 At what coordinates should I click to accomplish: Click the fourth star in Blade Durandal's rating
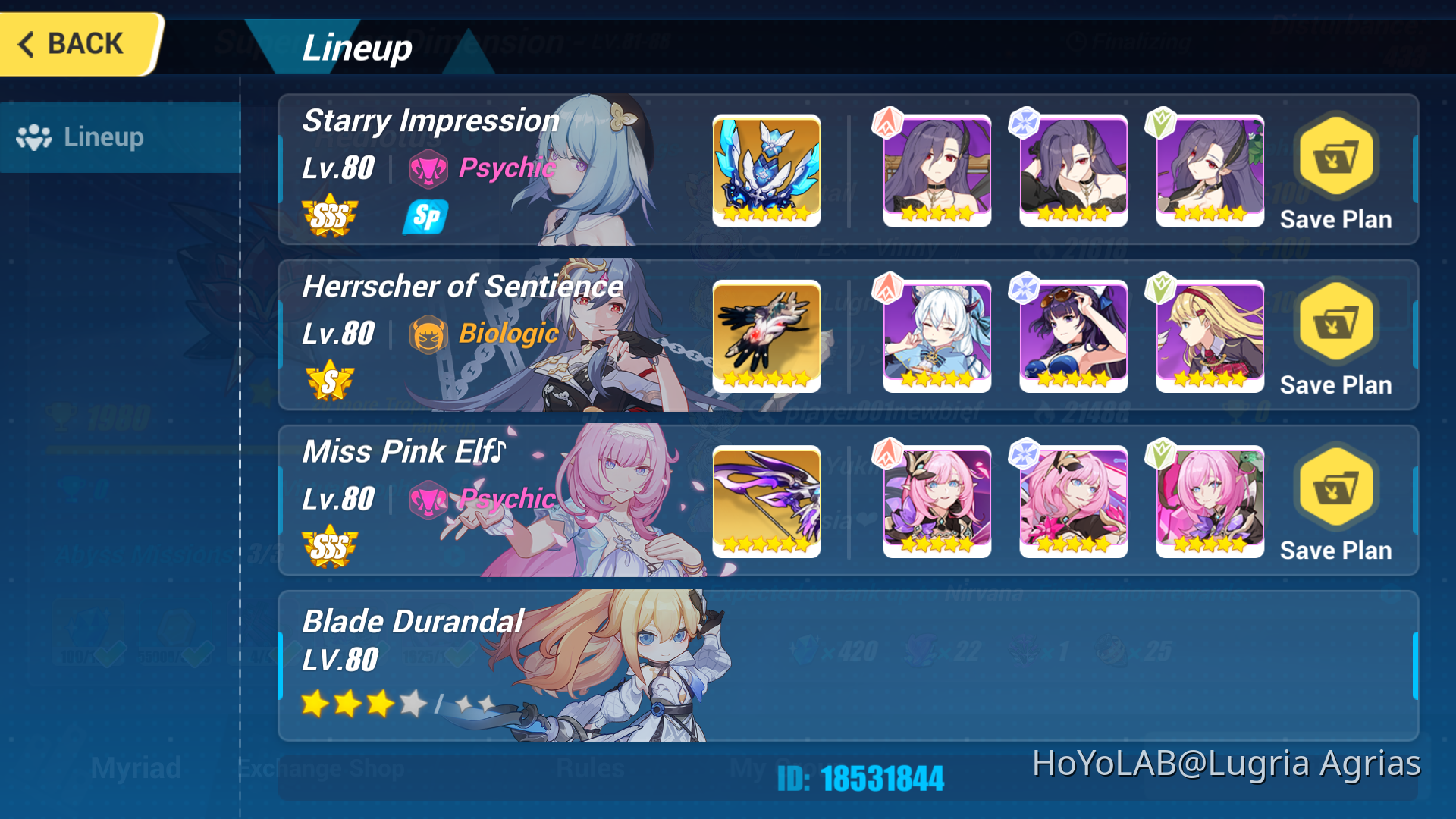coord(412,704)
